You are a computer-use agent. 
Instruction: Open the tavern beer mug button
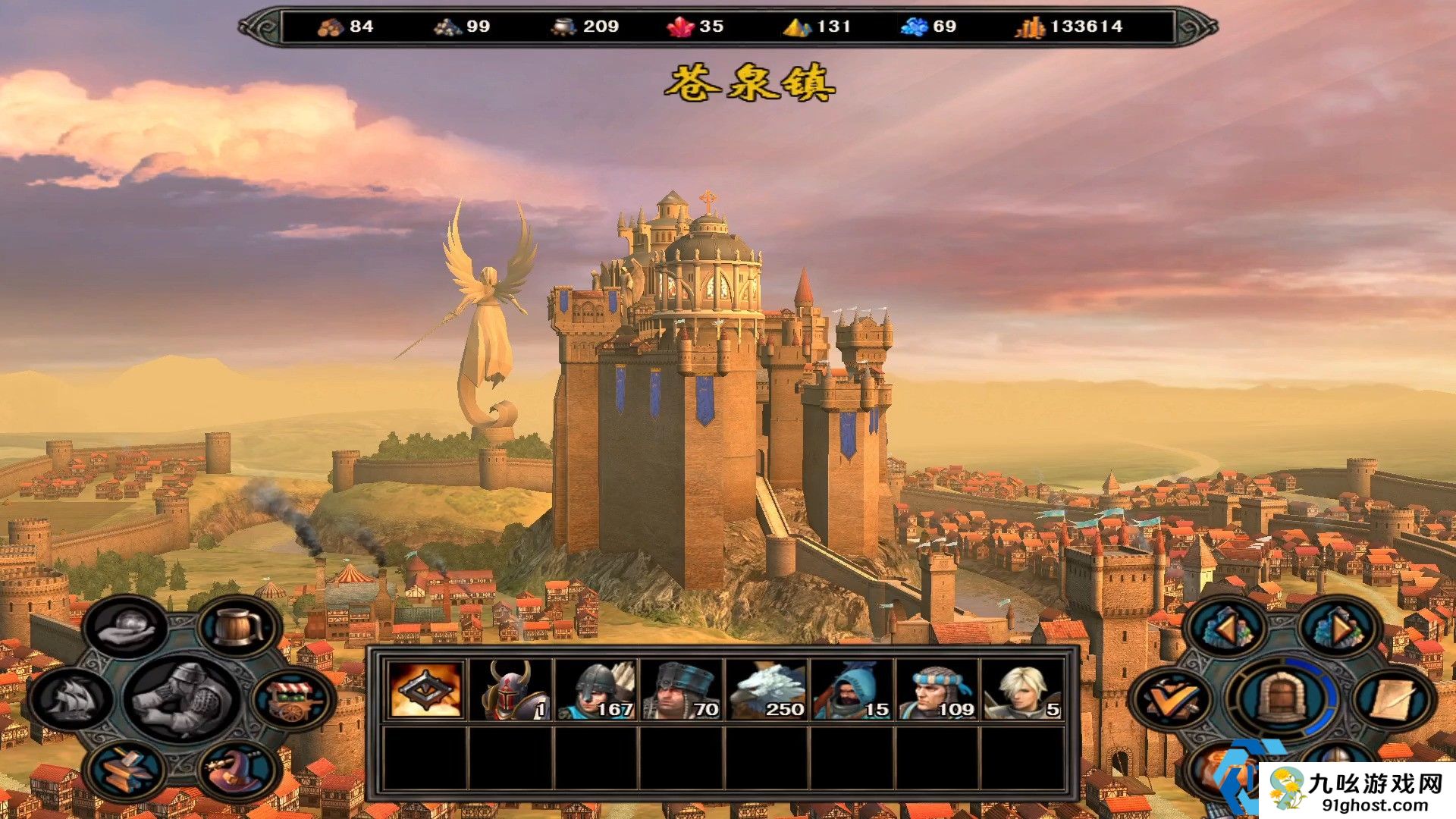238,628
